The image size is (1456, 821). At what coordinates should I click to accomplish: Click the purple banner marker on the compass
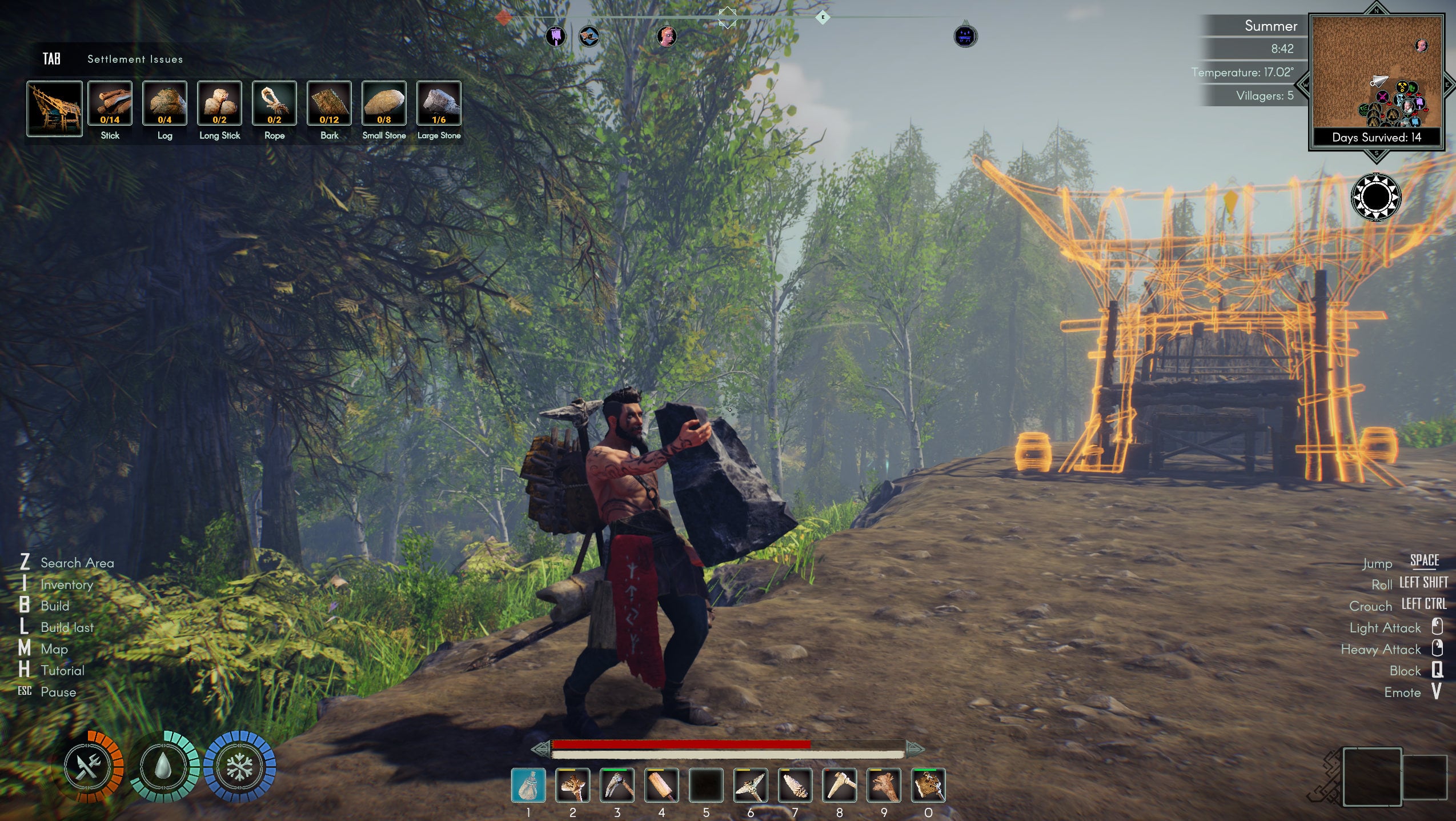555,37
